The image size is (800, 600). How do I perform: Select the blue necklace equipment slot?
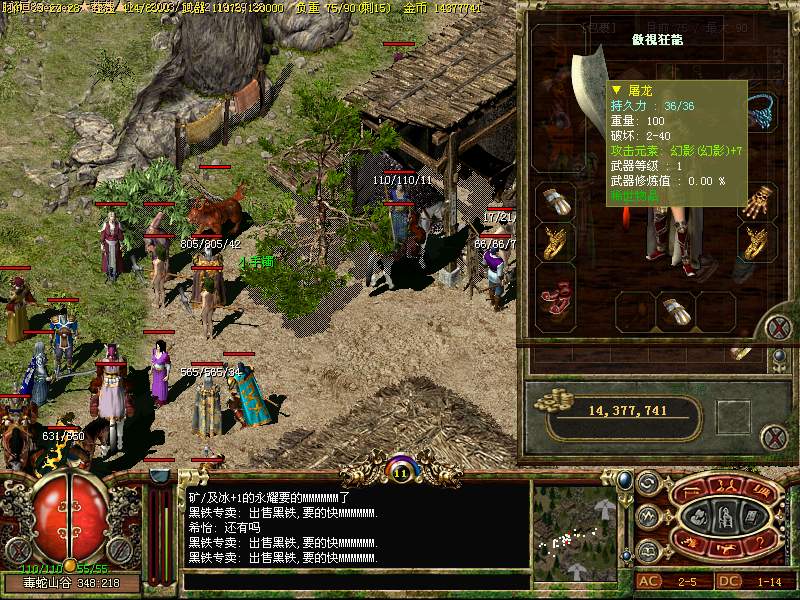click(765, 110)
